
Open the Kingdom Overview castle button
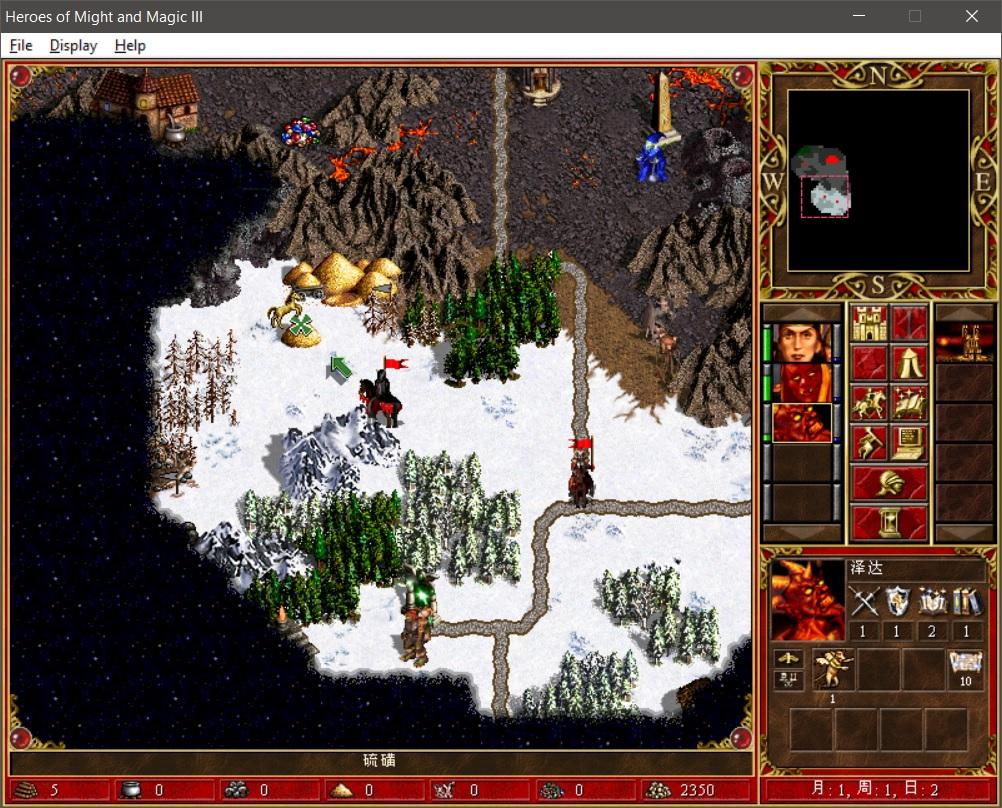click(868, 323)
